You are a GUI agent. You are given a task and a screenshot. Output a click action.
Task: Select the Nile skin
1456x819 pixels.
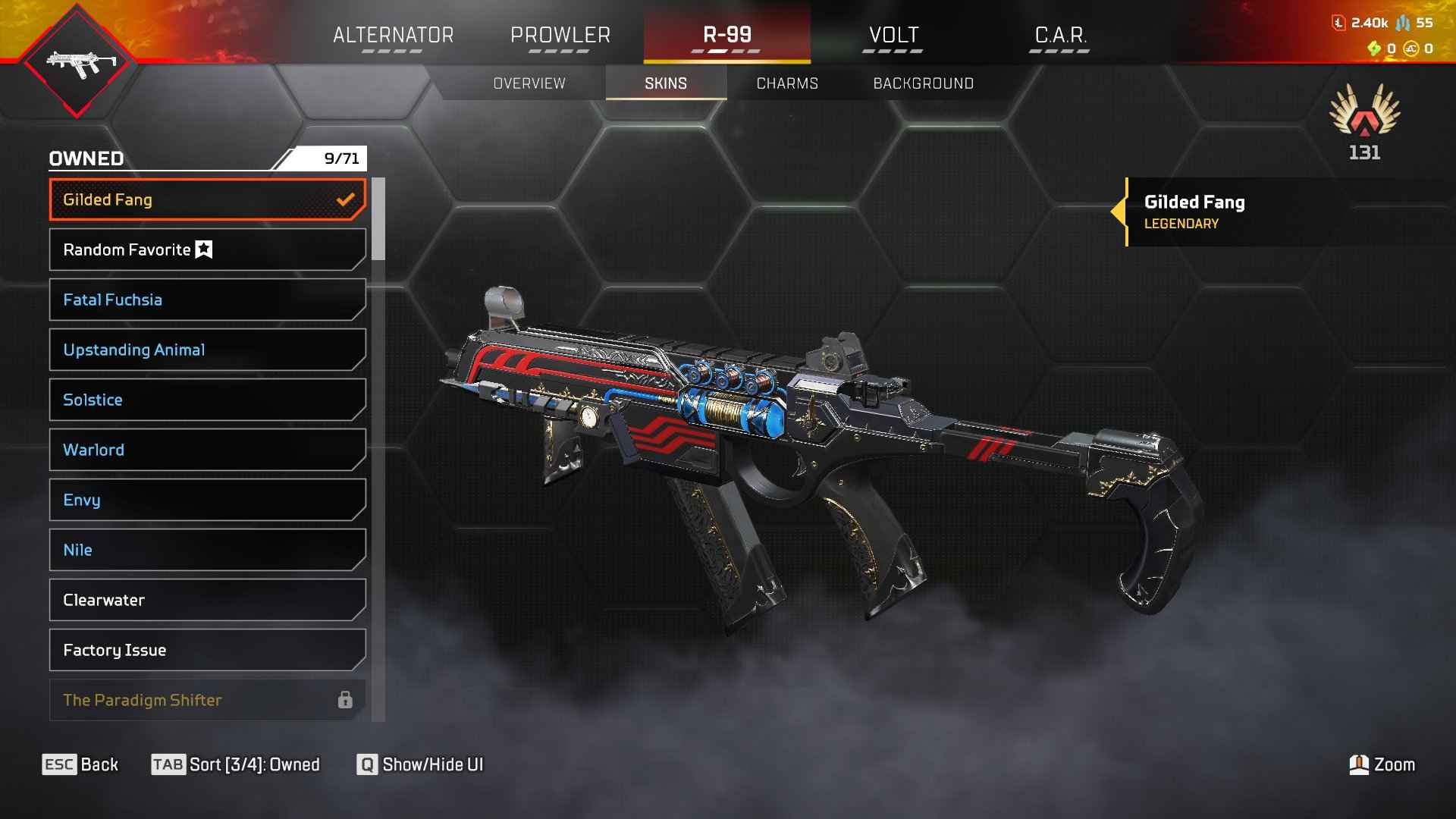coord(207,550)
